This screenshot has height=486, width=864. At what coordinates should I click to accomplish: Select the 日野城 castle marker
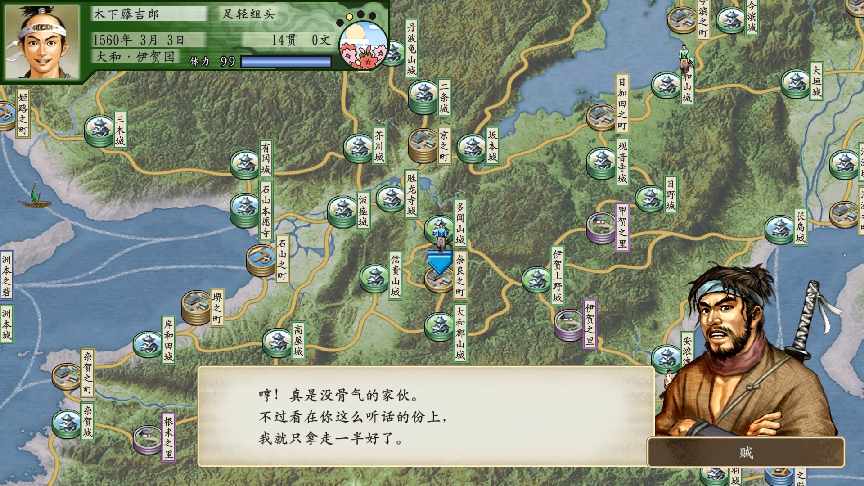click(x=649, y=198)
